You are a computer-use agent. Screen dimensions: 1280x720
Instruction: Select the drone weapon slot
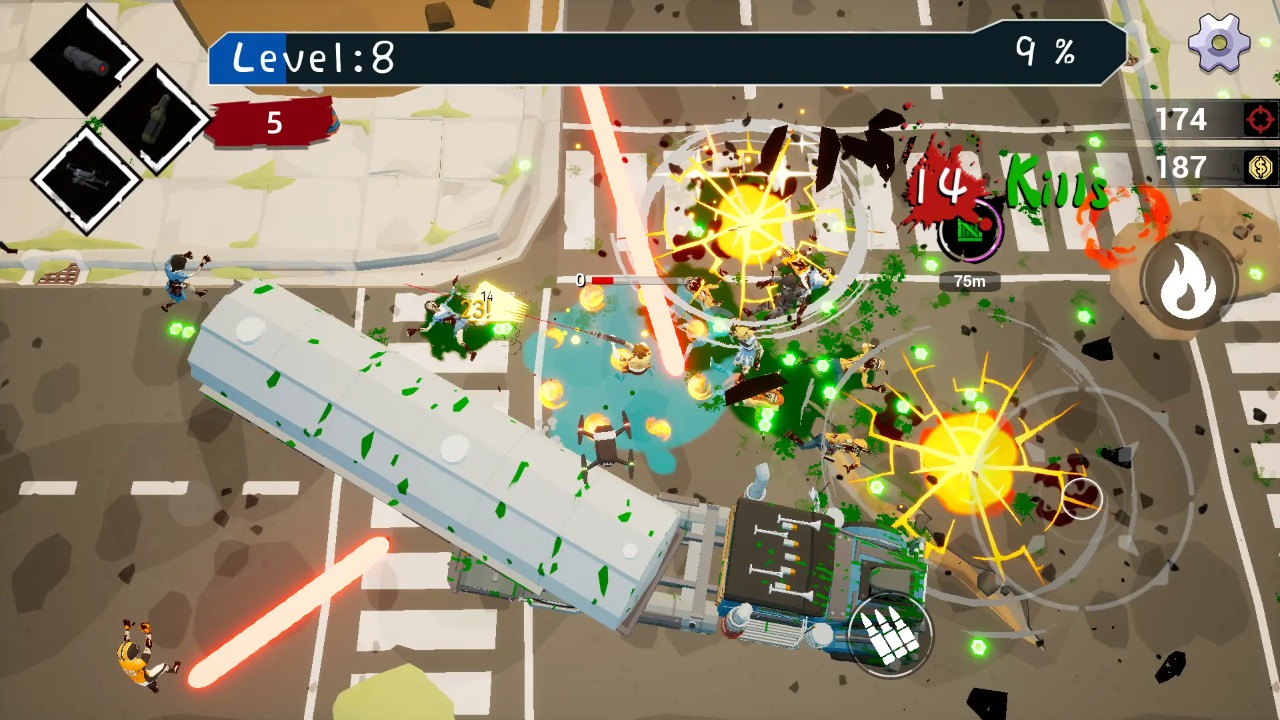pos(84,180)
